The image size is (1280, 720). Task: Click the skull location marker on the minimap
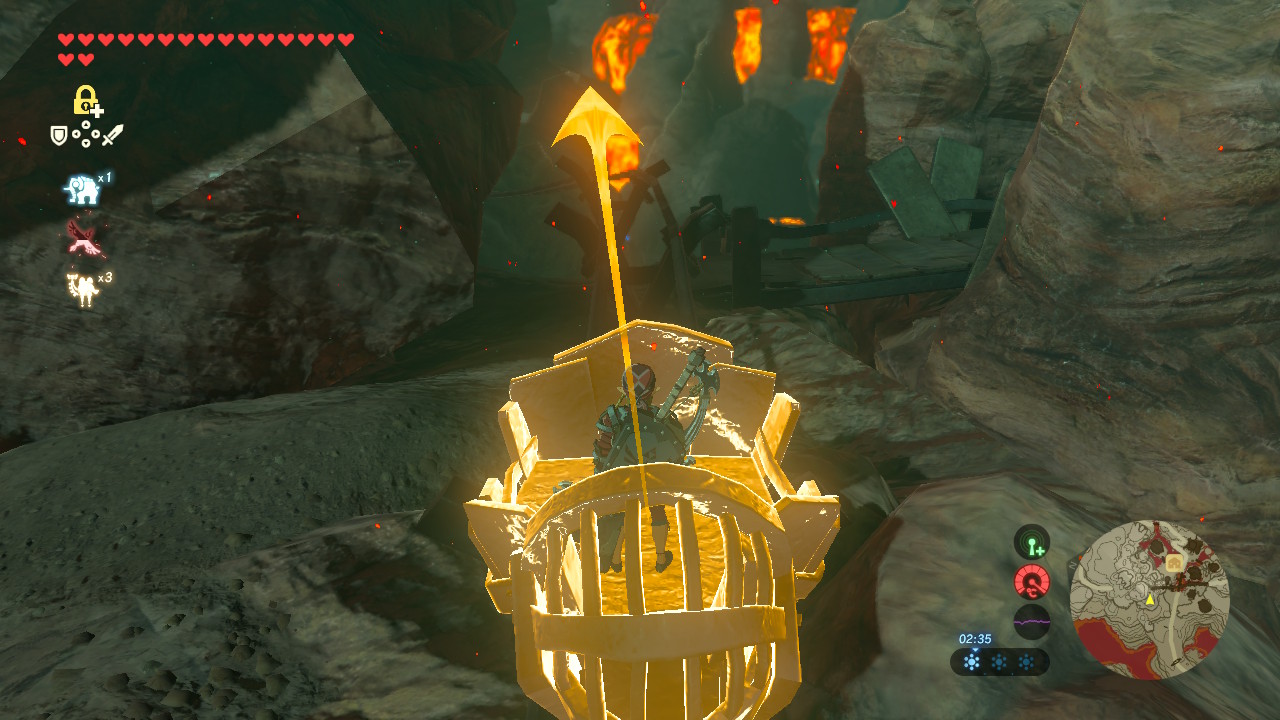1176,564
